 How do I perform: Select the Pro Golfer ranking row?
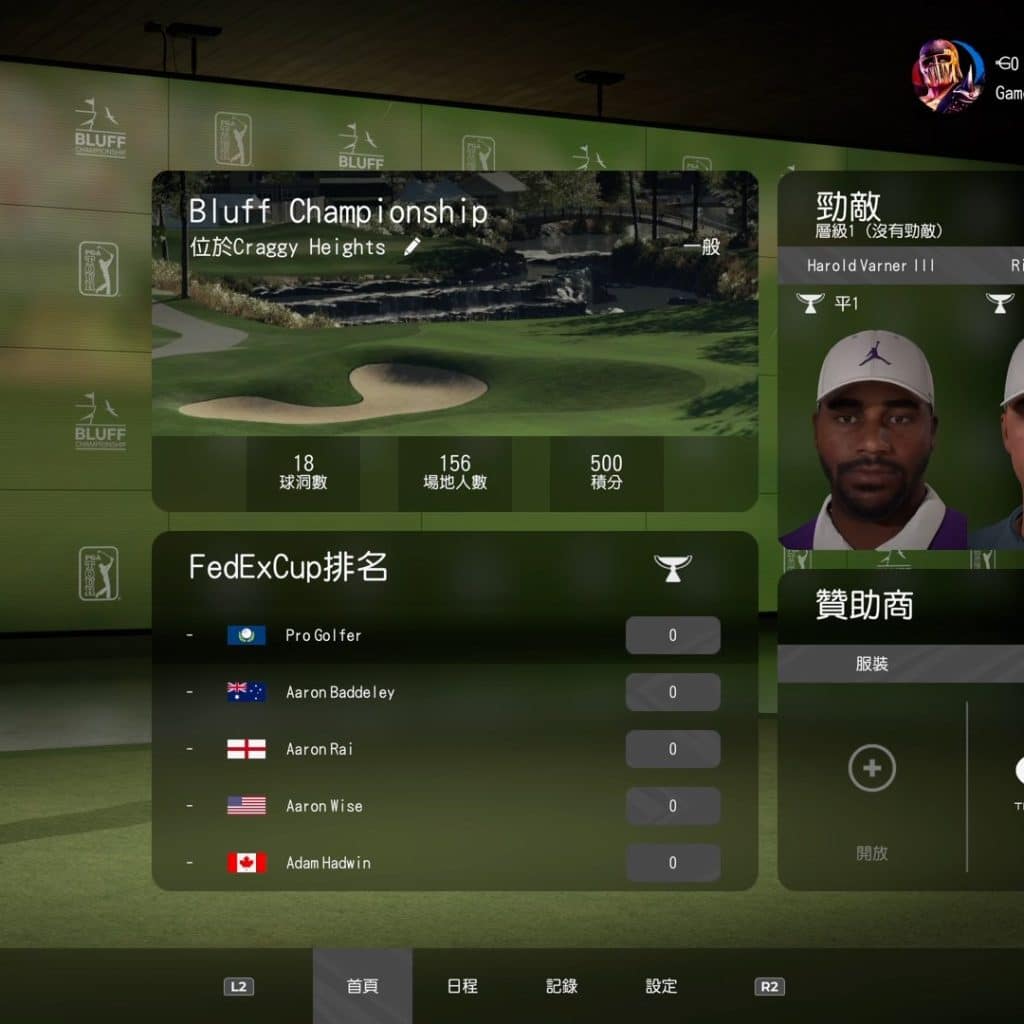454,635
